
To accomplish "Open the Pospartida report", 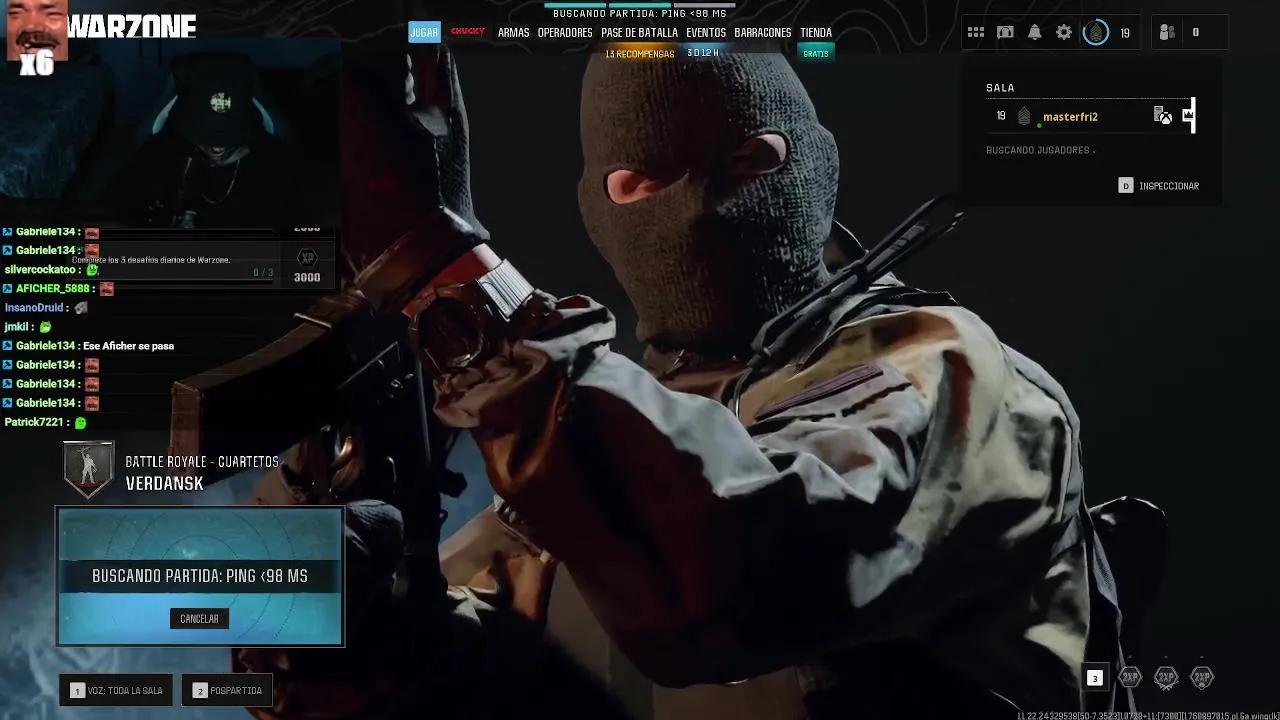I will point(227,690).
